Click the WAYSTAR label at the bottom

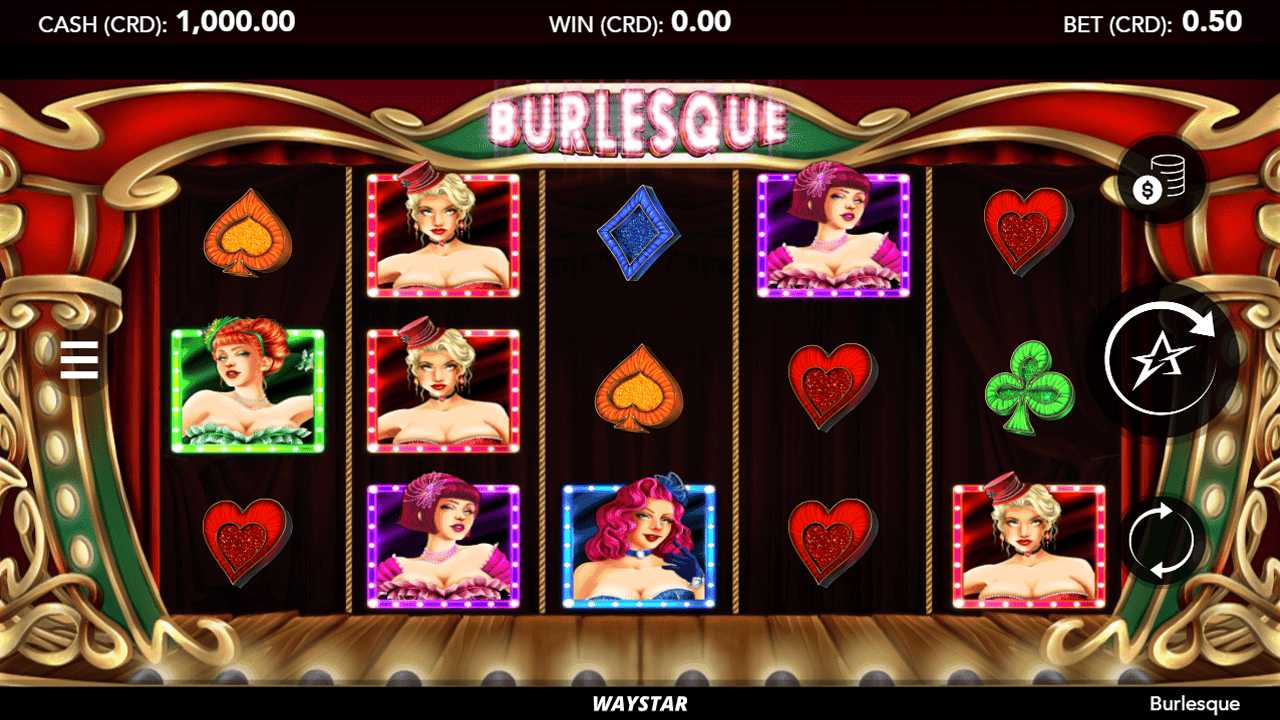click(640, 703)
